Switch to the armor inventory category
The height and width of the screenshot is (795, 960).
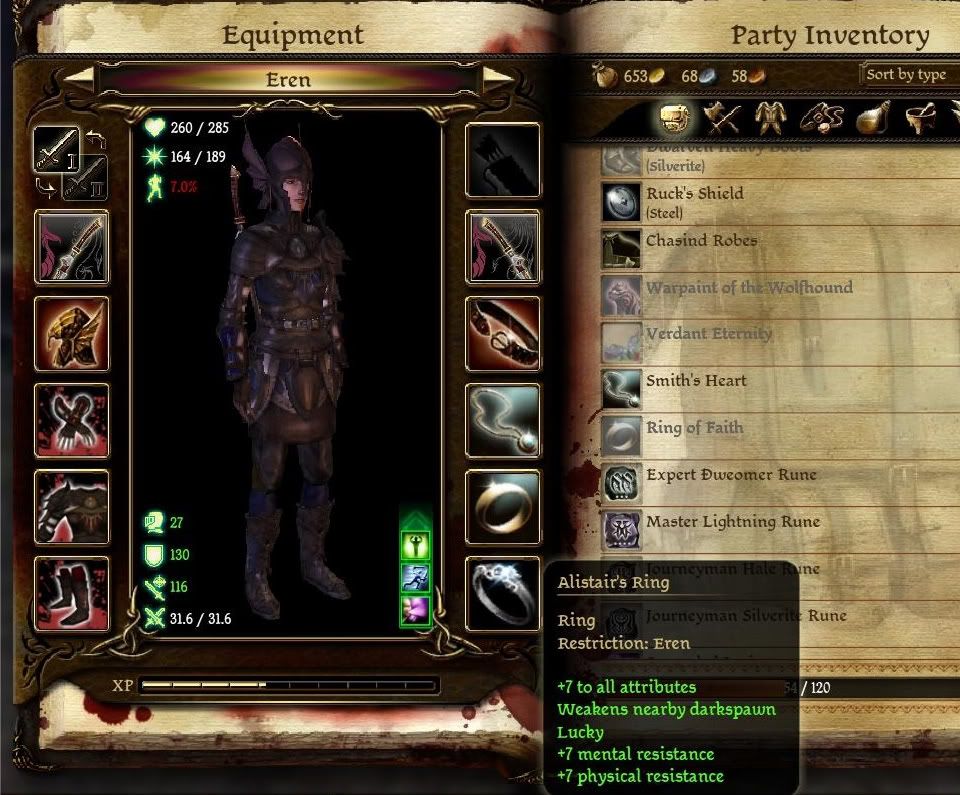pyautogui.click(x=769, y=119)
